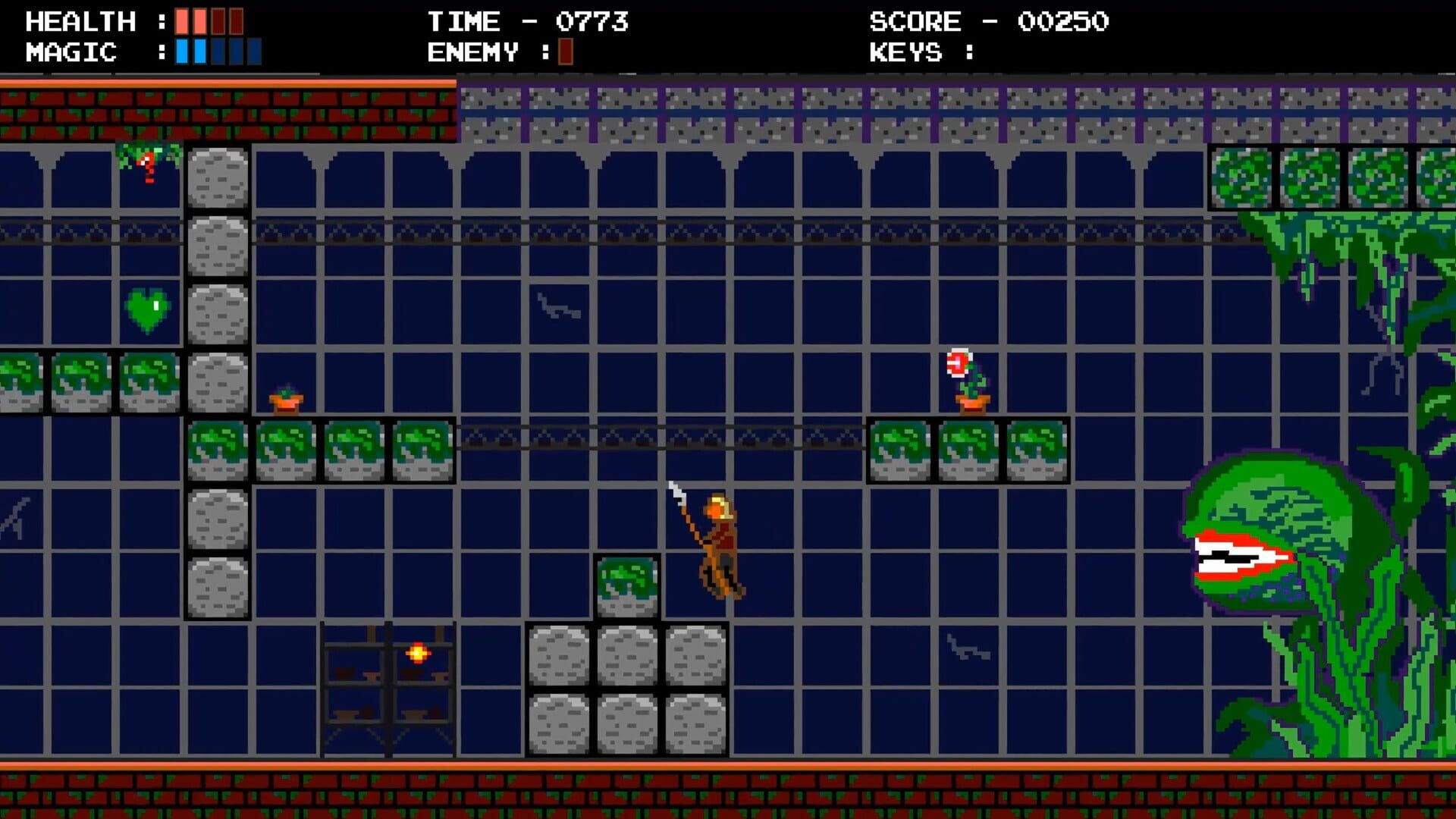Select the spear tip above the hero
Viewport: 1456px width, 819px height.
coord(675,485)
